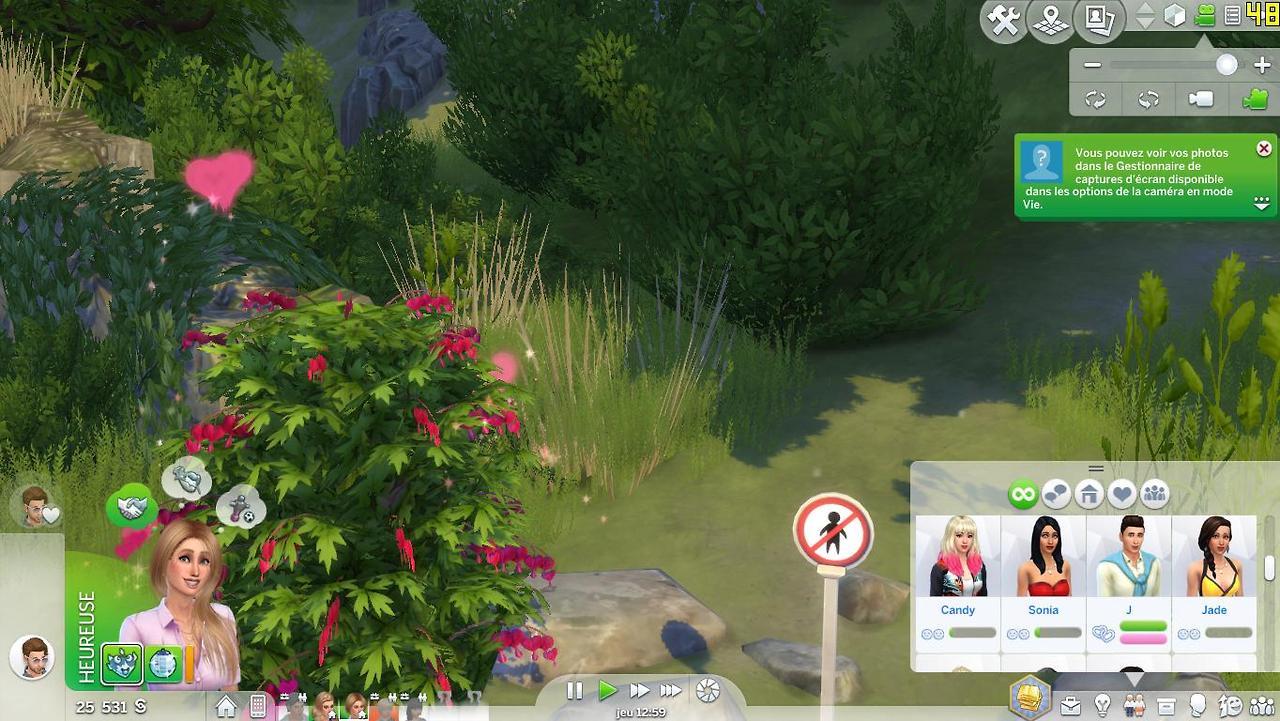Click the camera zoom-in plus button
The image size is (1280, 721).
click(1261, 65)
